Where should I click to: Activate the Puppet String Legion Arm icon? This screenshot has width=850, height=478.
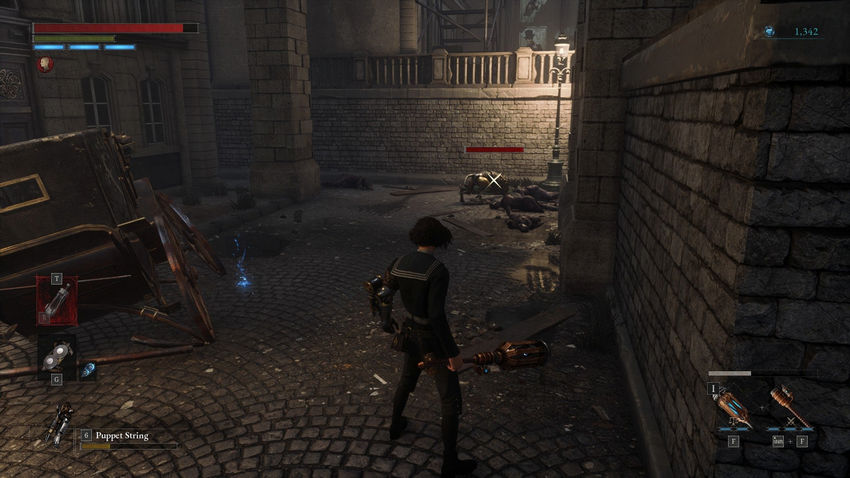click(59, 423)
